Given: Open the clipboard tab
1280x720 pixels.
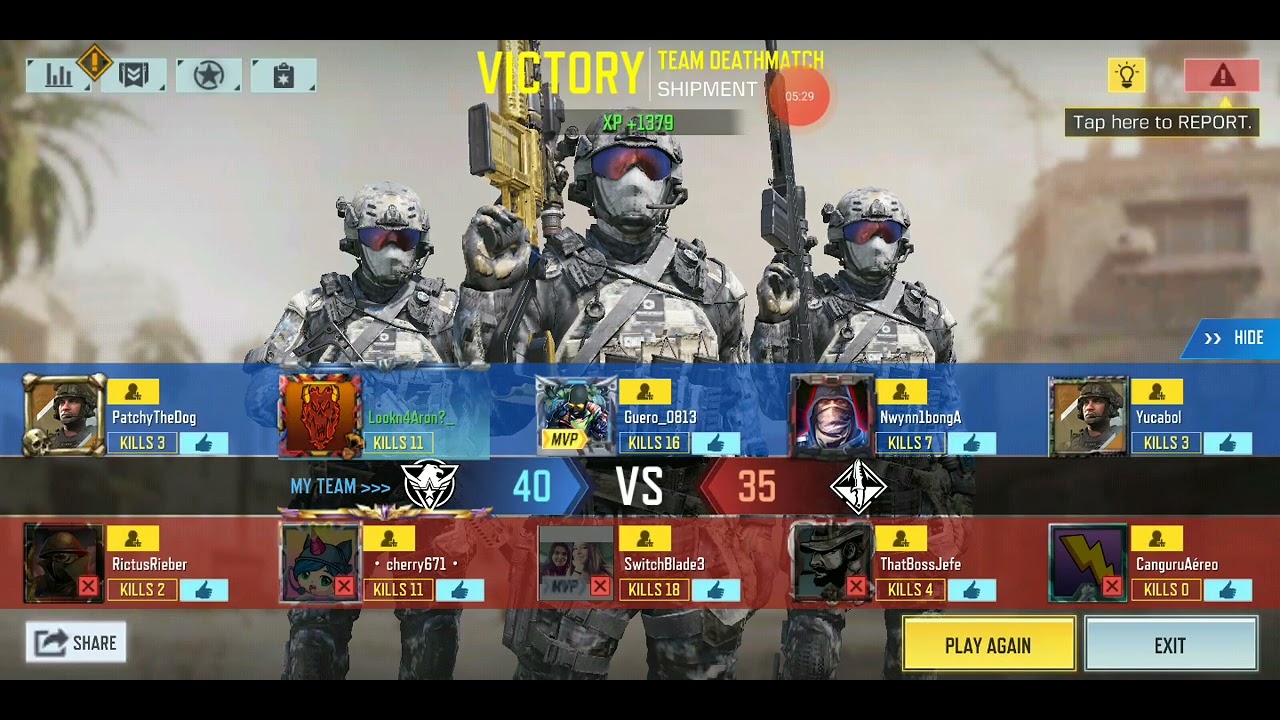Looking at the screenshot, I should click(284, 76).
